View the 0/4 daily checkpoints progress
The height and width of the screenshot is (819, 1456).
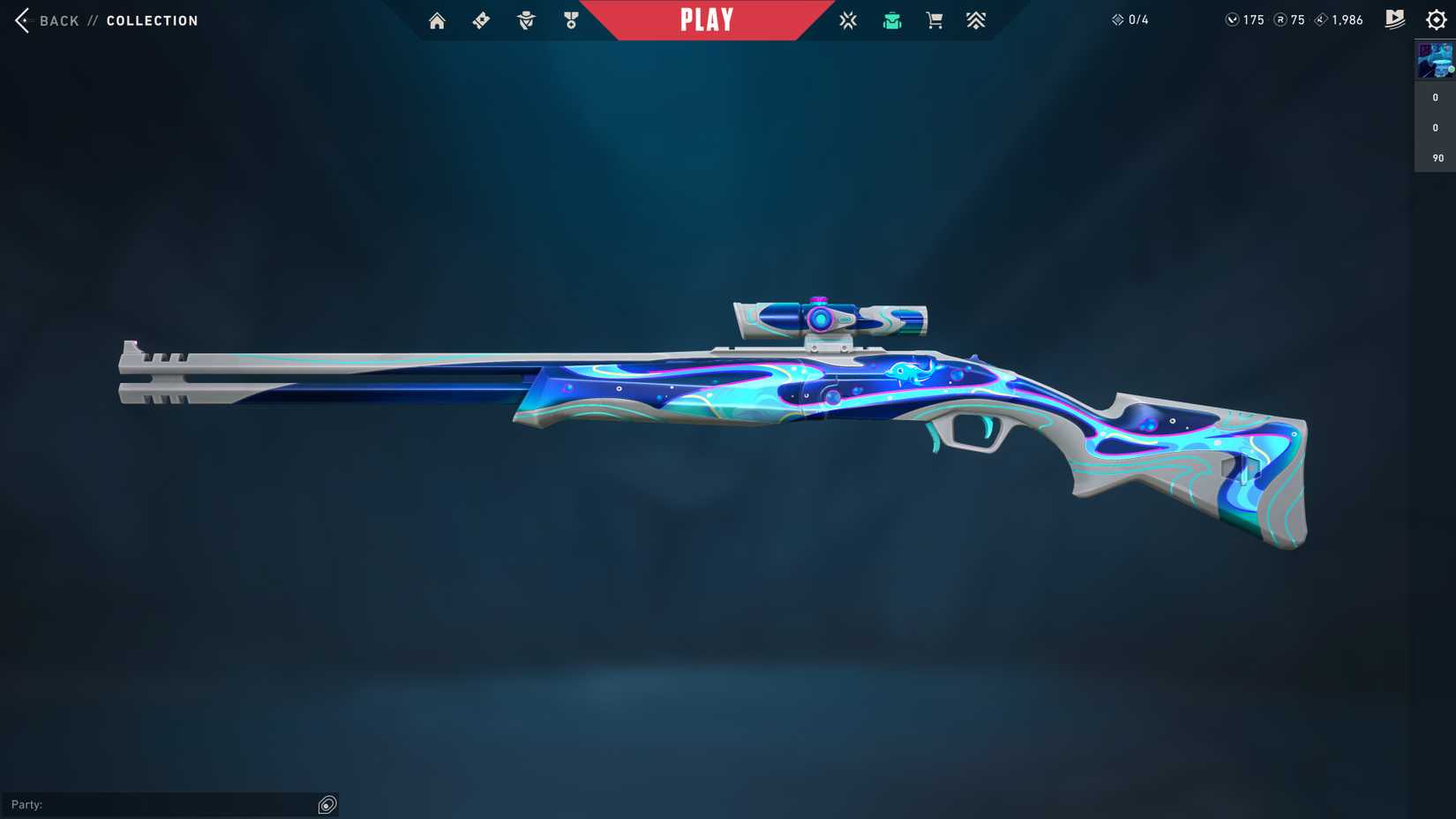(1131, 19)
